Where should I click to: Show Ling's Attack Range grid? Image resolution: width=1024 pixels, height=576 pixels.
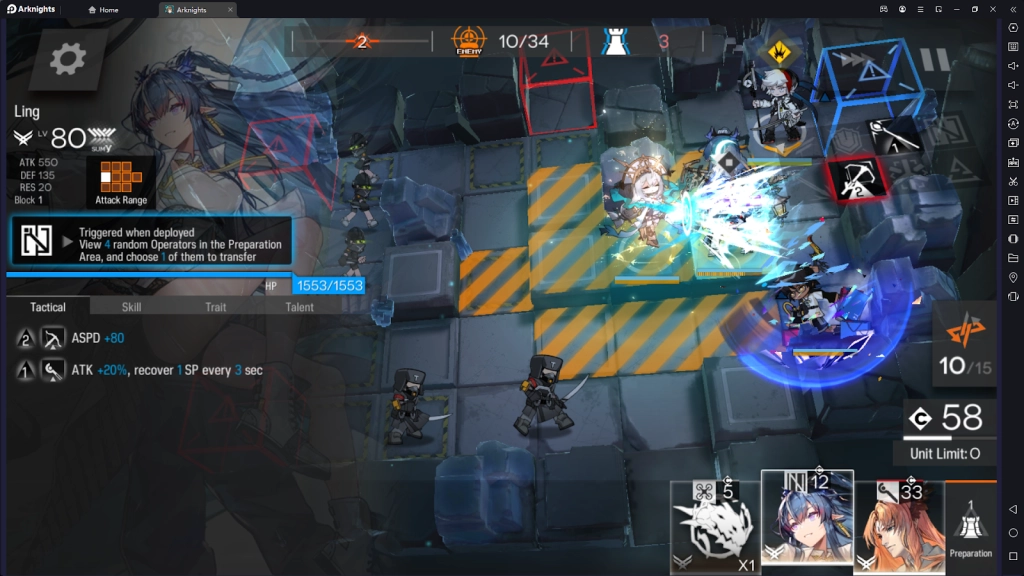coord(121,182)
